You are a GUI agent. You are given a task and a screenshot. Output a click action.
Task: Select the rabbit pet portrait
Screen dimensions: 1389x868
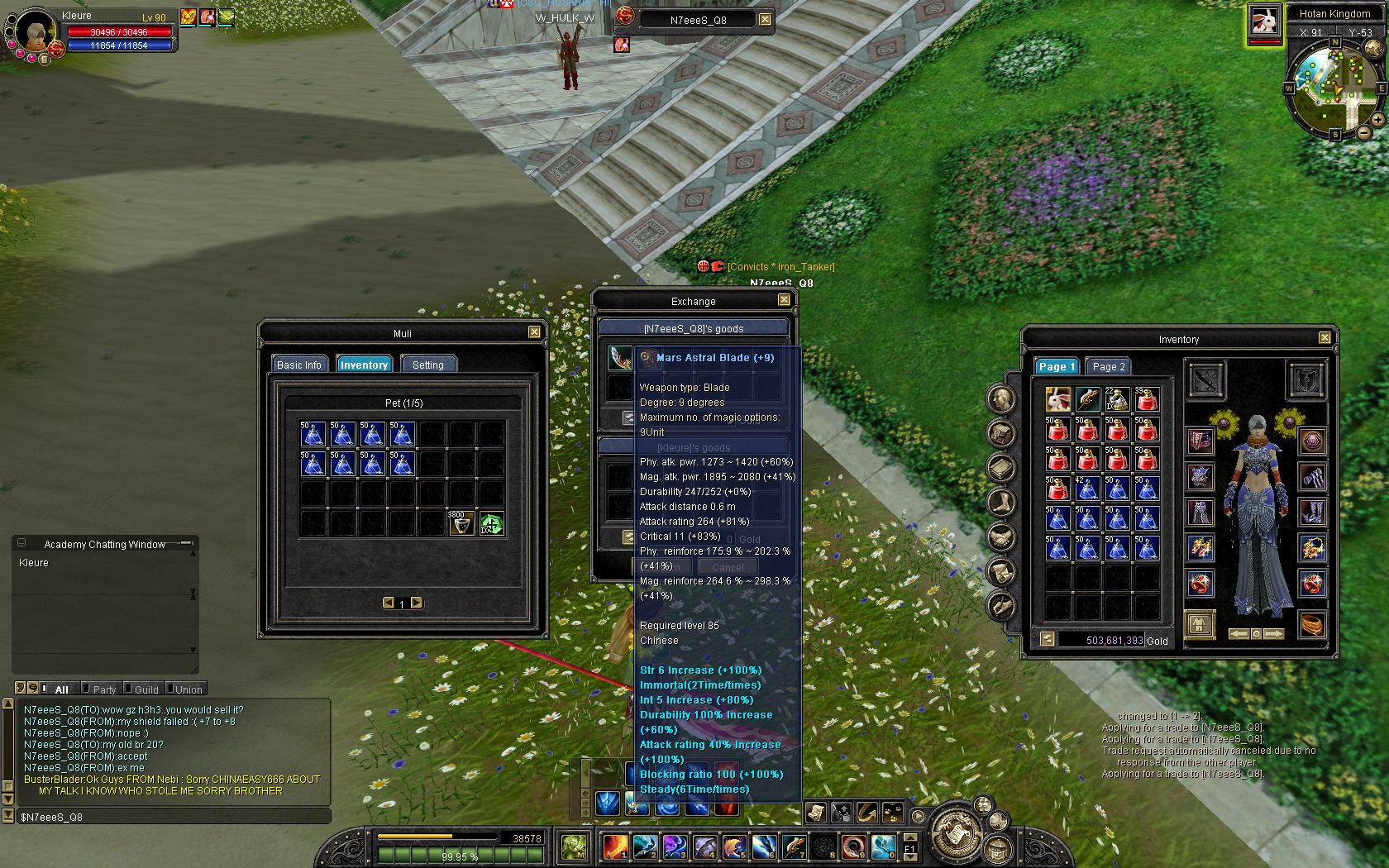[1263, 21]
